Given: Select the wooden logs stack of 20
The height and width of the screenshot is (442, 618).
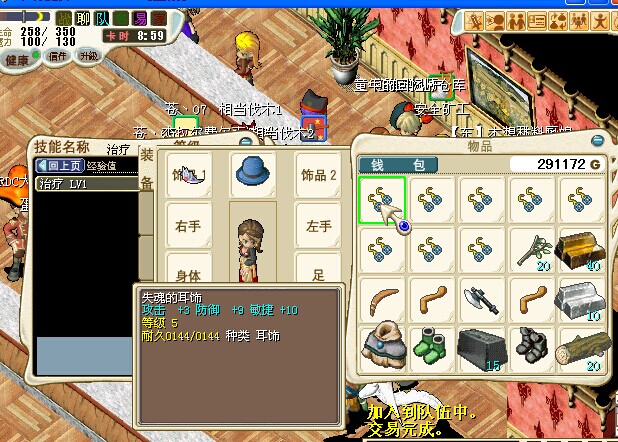Looking at the screenshot, I should click(581, 347).
